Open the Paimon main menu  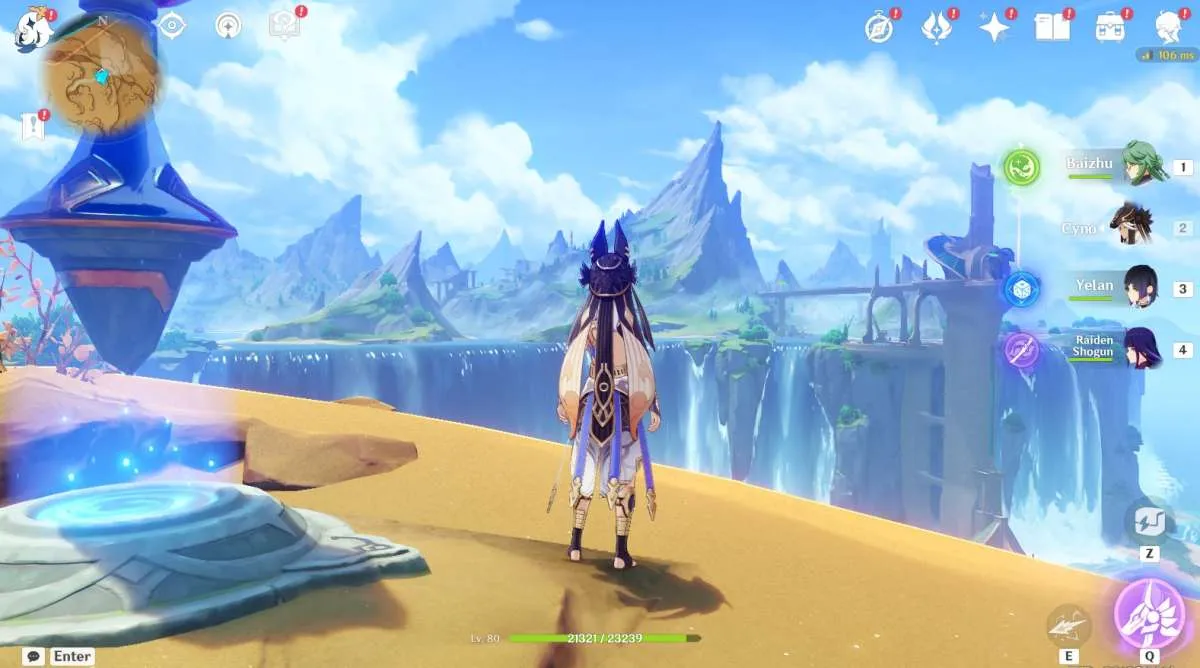coord(33,30)
